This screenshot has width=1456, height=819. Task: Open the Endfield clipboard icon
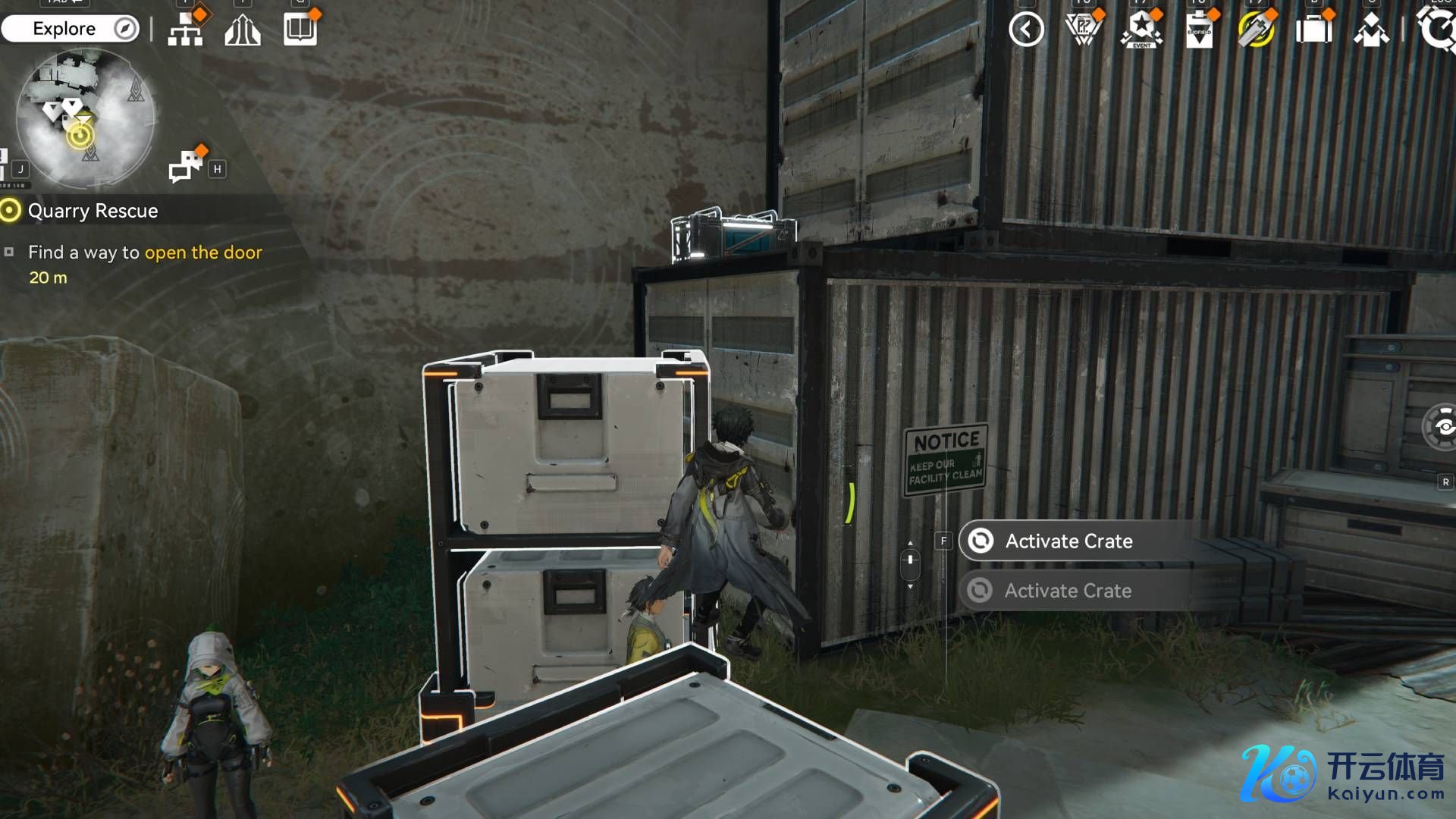point(1199,30)
